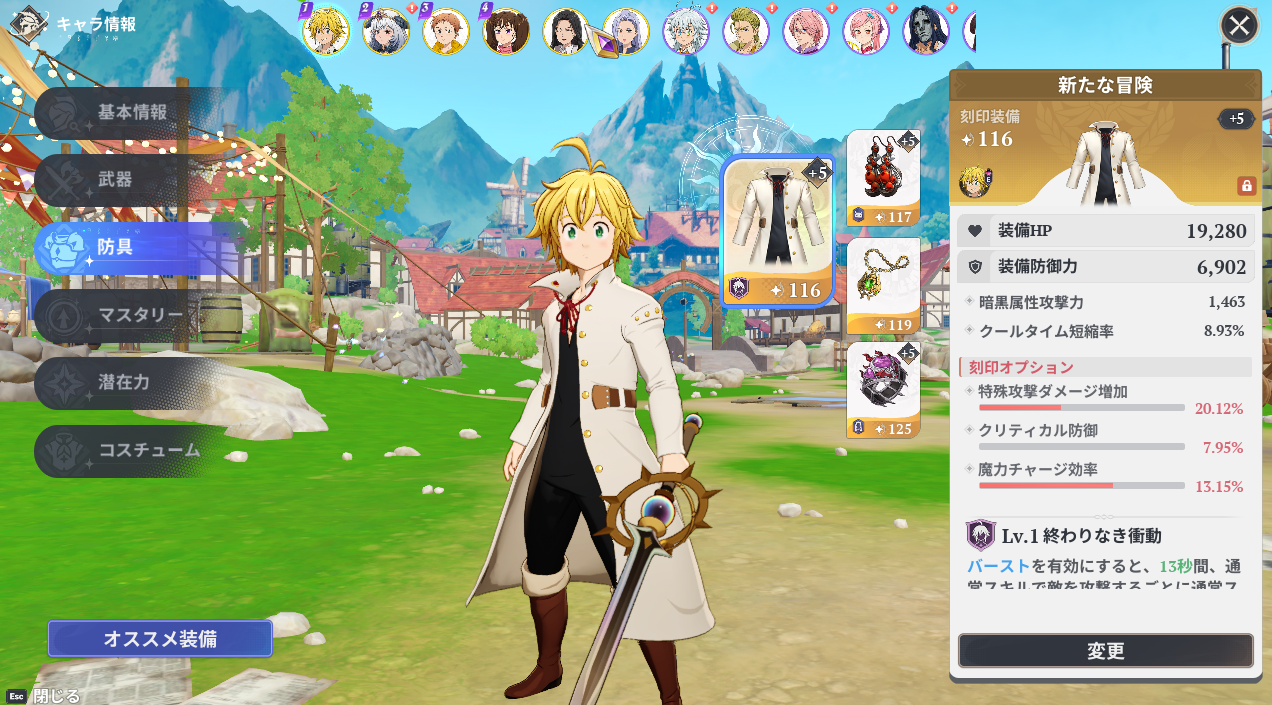
Task: Close the character info screen with X
Action: 1240,25
